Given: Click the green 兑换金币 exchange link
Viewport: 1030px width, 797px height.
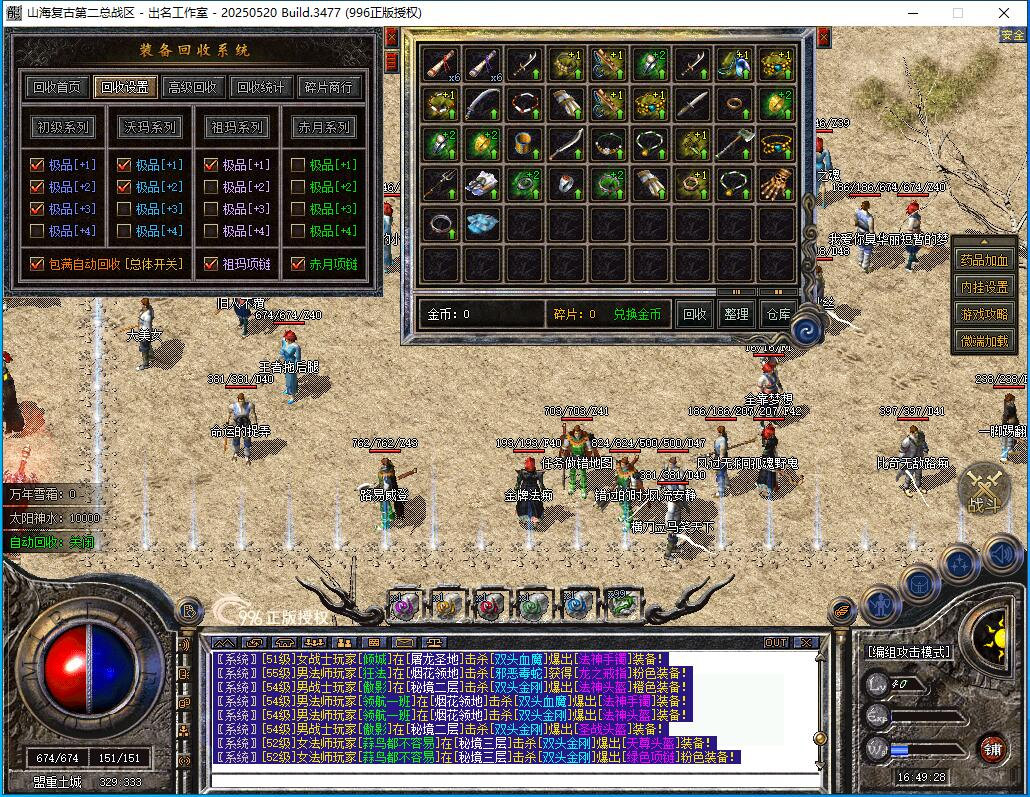Looking at the screenshot, I should tap(637, 314).
